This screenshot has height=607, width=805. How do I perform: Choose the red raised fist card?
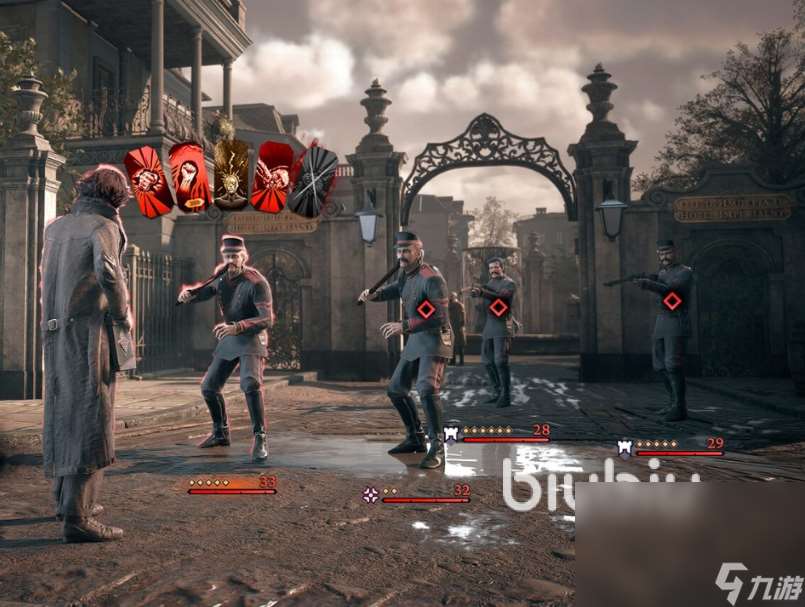point(189,176)
